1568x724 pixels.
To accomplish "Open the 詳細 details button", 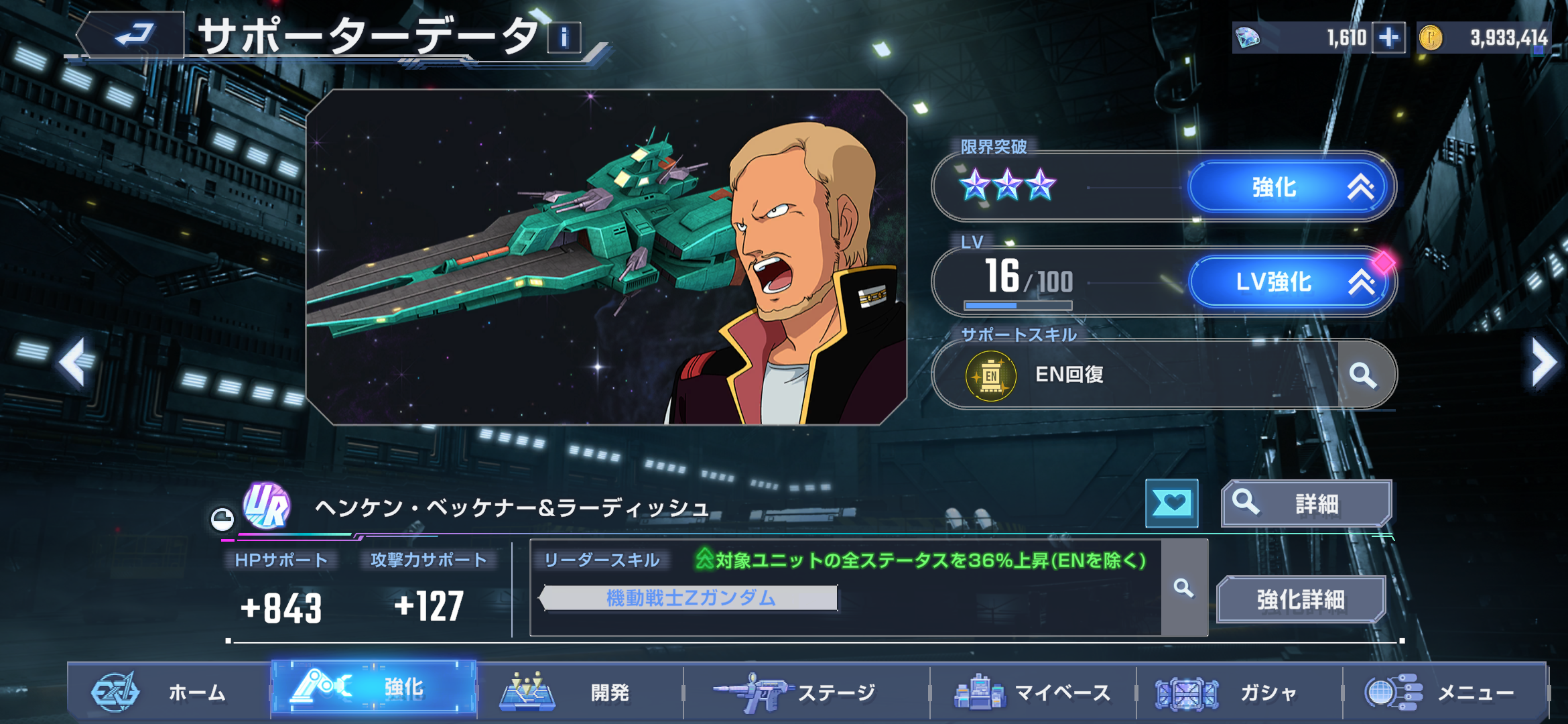I will (1305, 503).
